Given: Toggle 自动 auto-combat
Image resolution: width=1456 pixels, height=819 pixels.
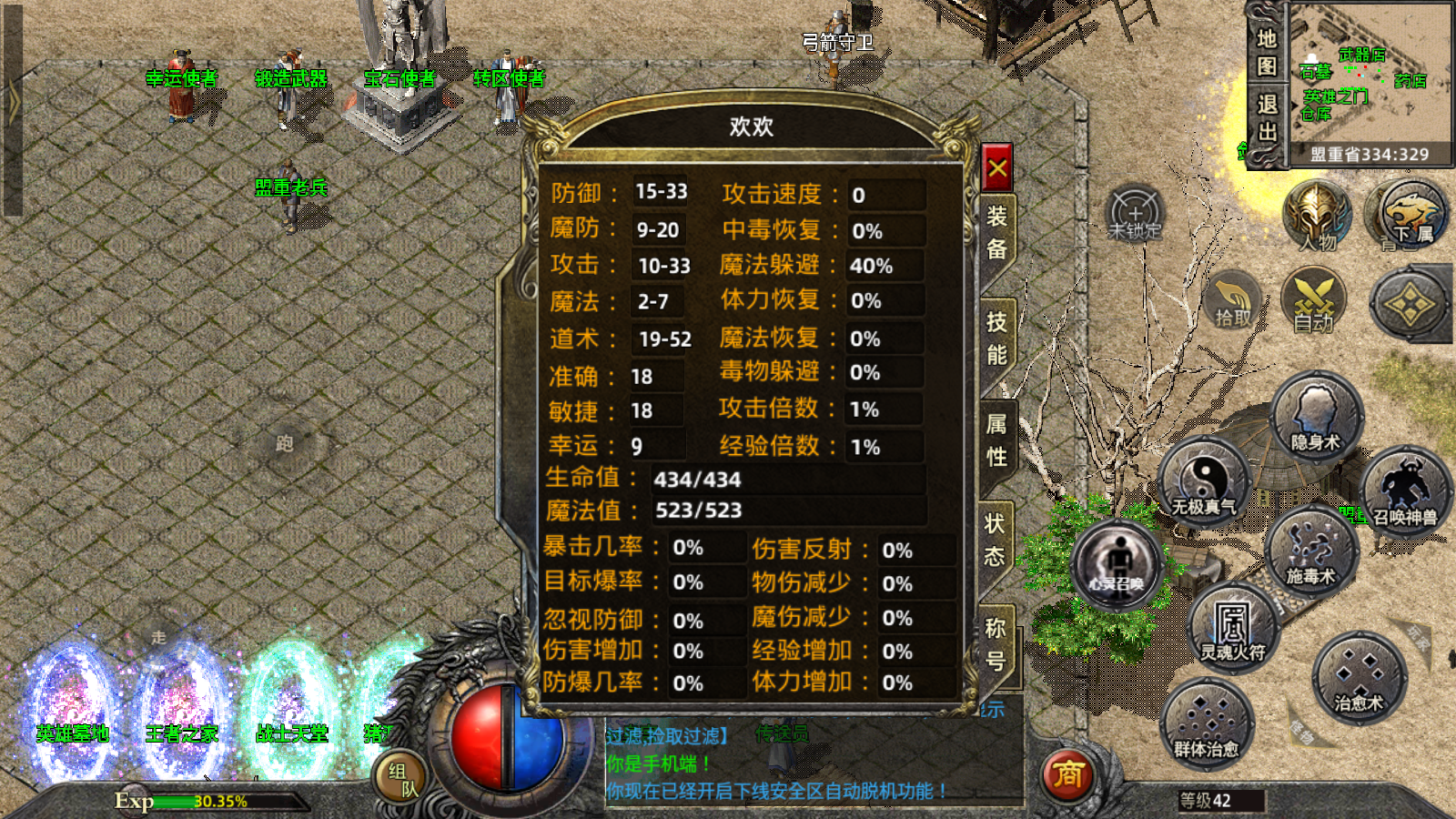Looking at the screenshot, I should pos(1314,302).
